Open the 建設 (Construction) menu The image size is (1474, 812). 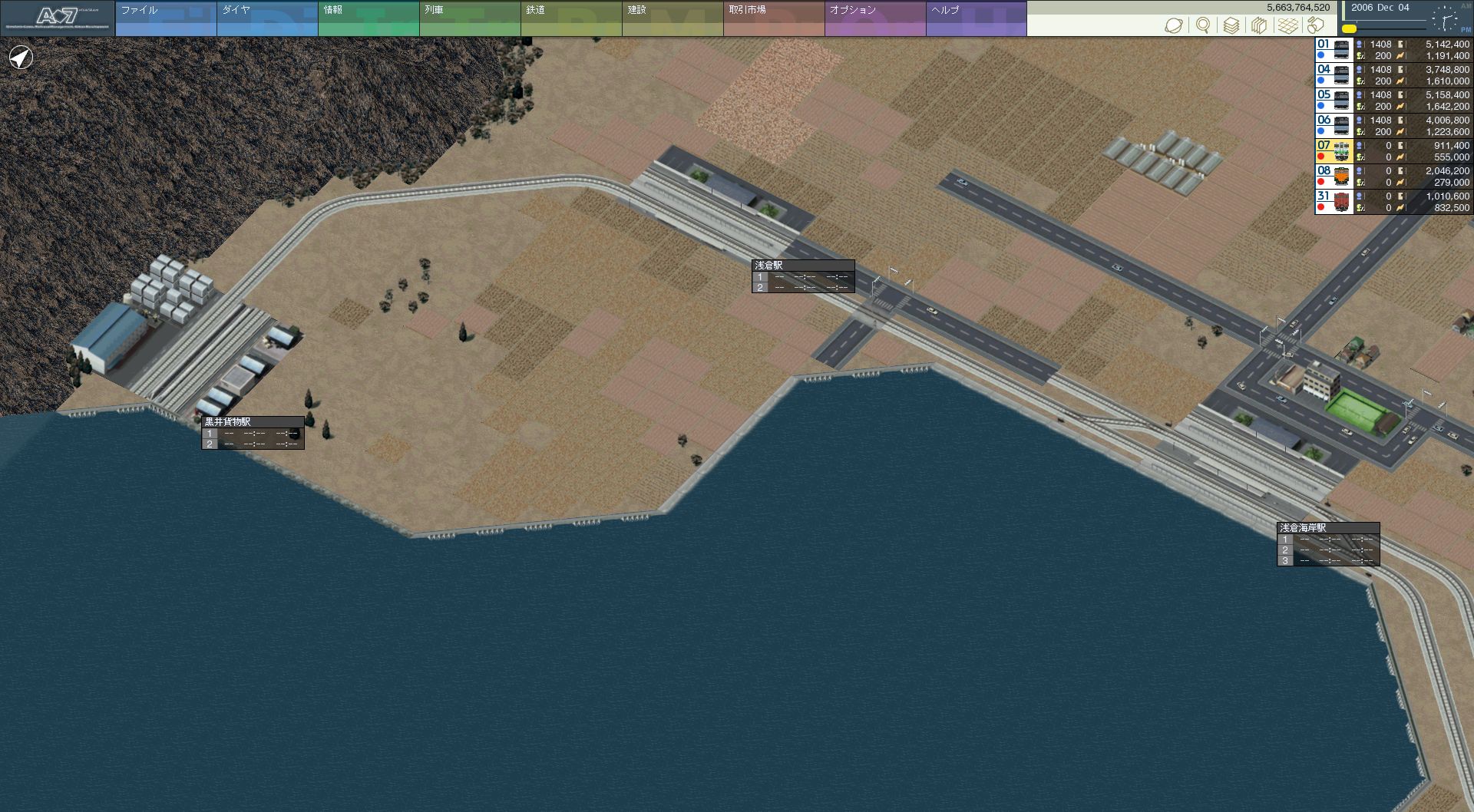[672, 18]
